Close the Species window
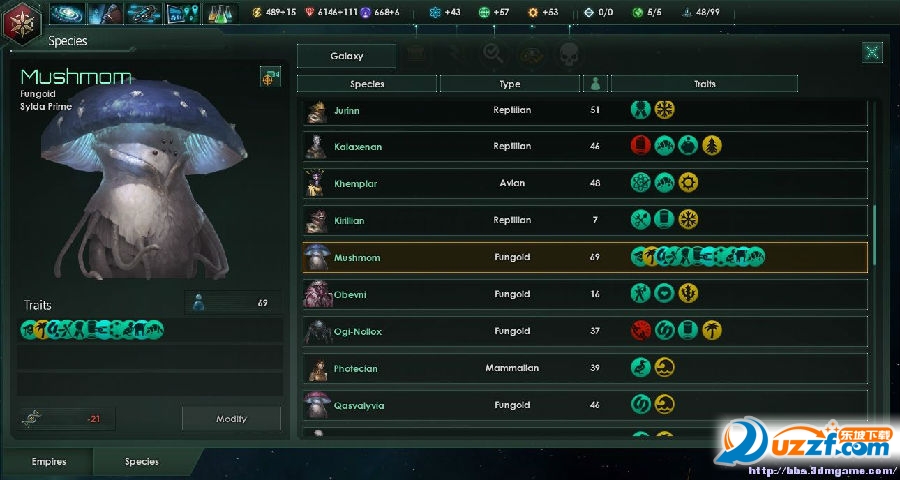This screenshot has width=900, height=480. tap(872, 54)
